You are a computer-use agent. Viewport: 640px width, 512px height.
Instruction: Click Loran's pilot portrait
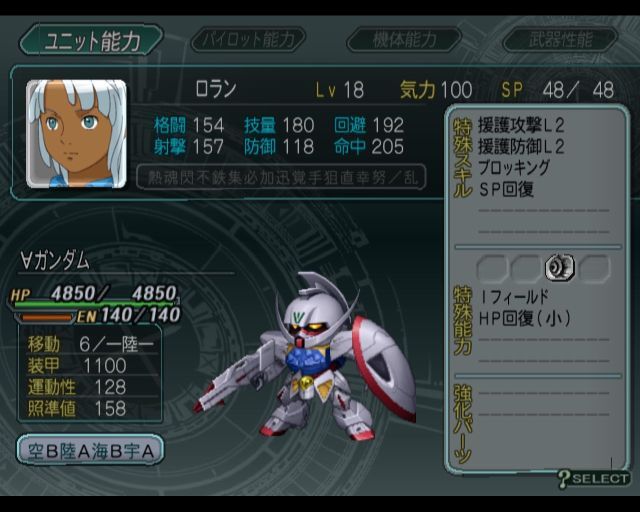76,133
